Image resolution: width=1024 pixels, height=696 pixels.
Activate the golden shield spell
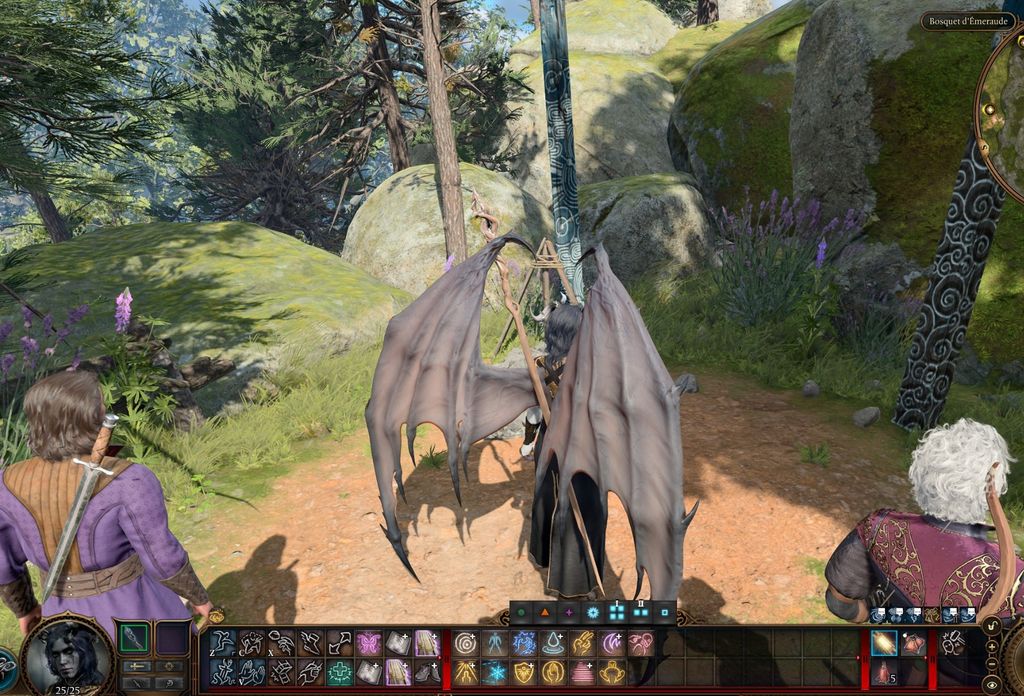(x=524, y=672)
